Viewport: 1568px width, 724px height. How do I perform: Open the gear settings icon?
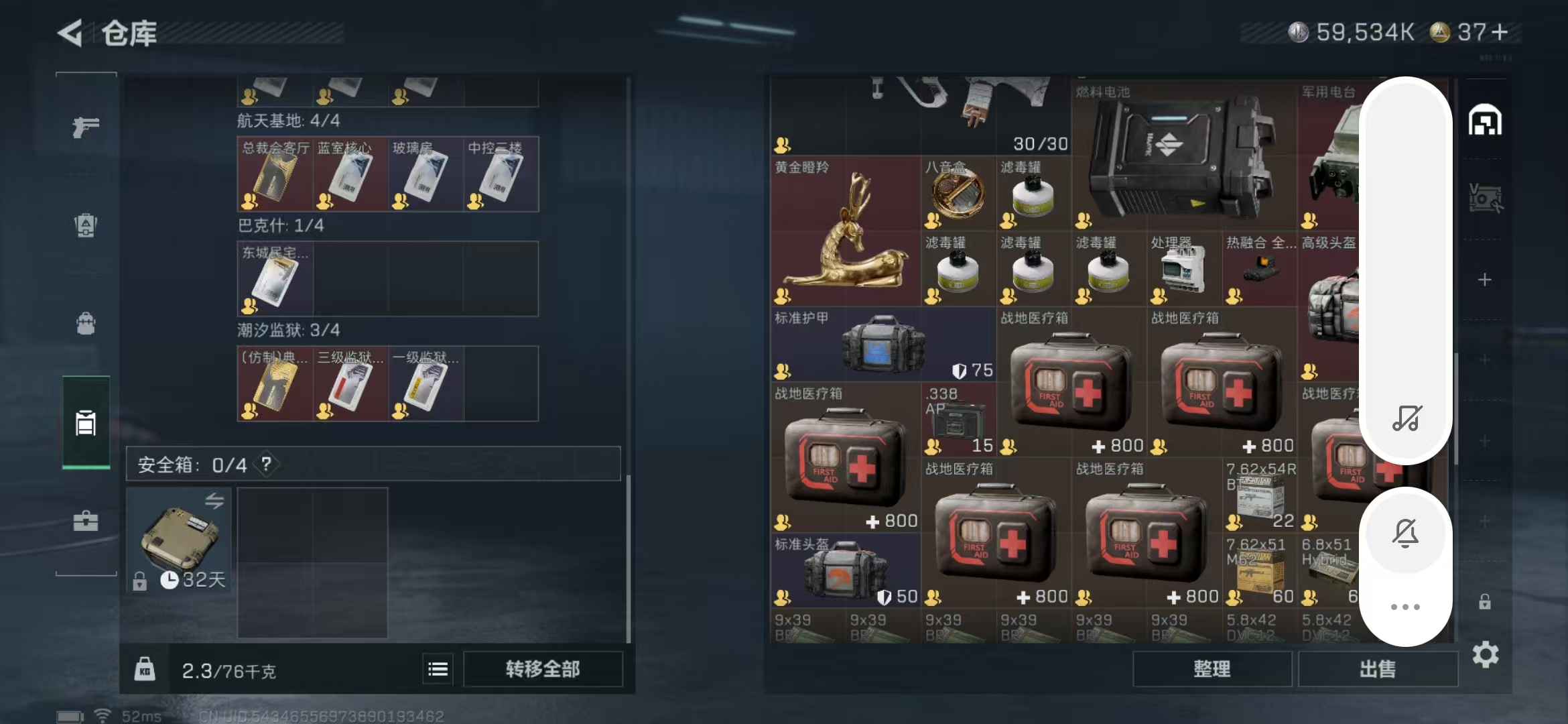point(1485,654)
